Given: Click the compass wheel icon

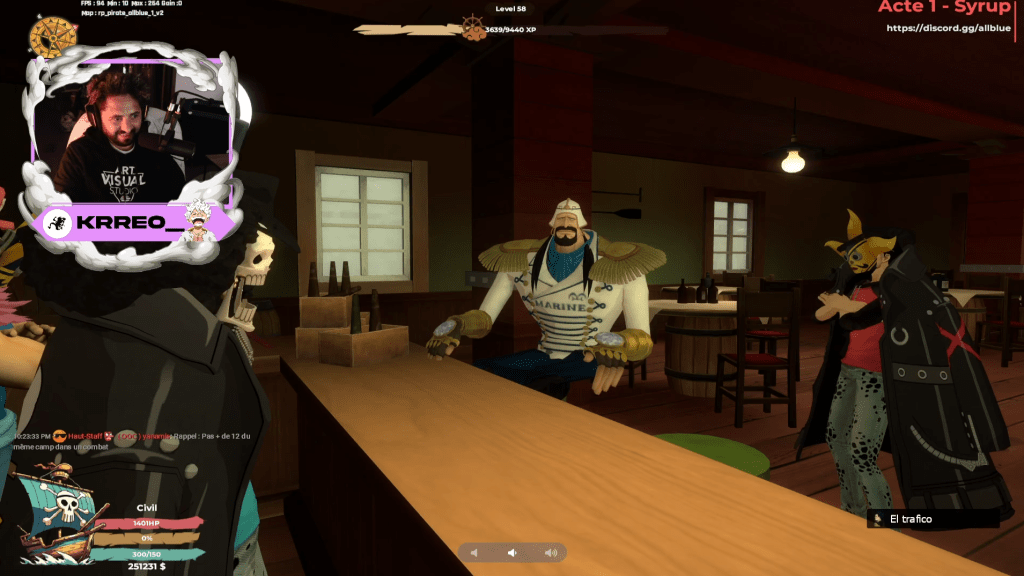Looking at the screenshot, I should 53,36.
